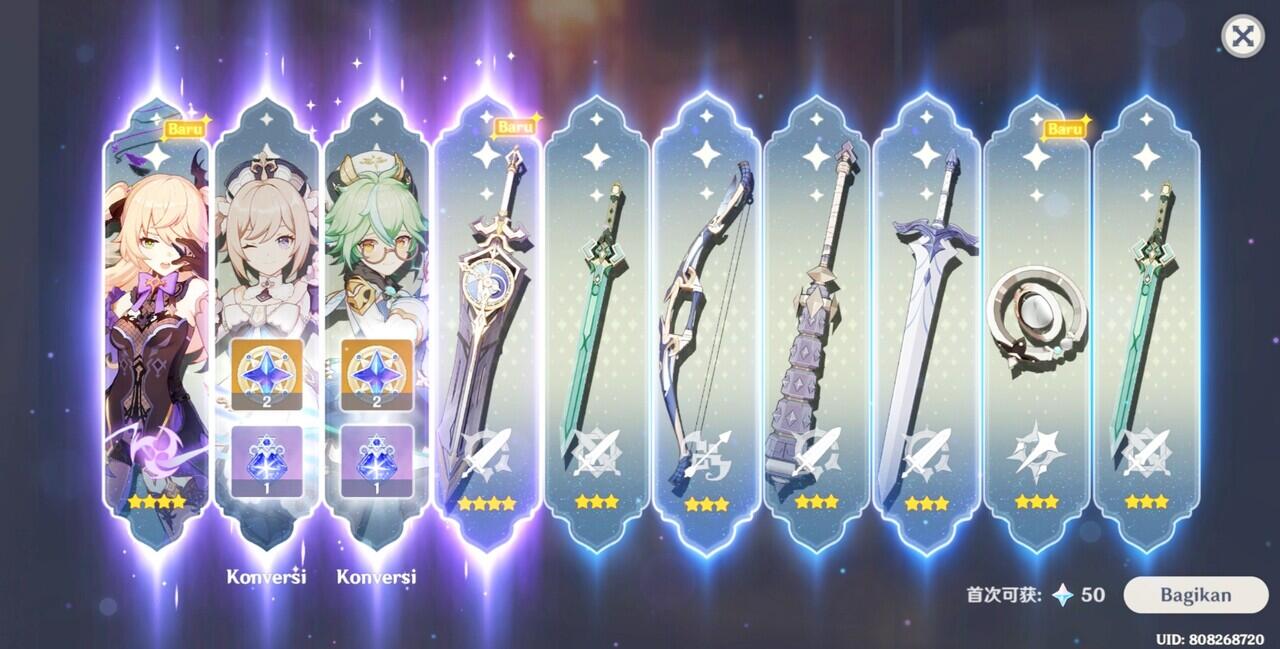Screen dimensions: 1280x649
Task: Select the three-star bow card
Action: click(706, 320)
